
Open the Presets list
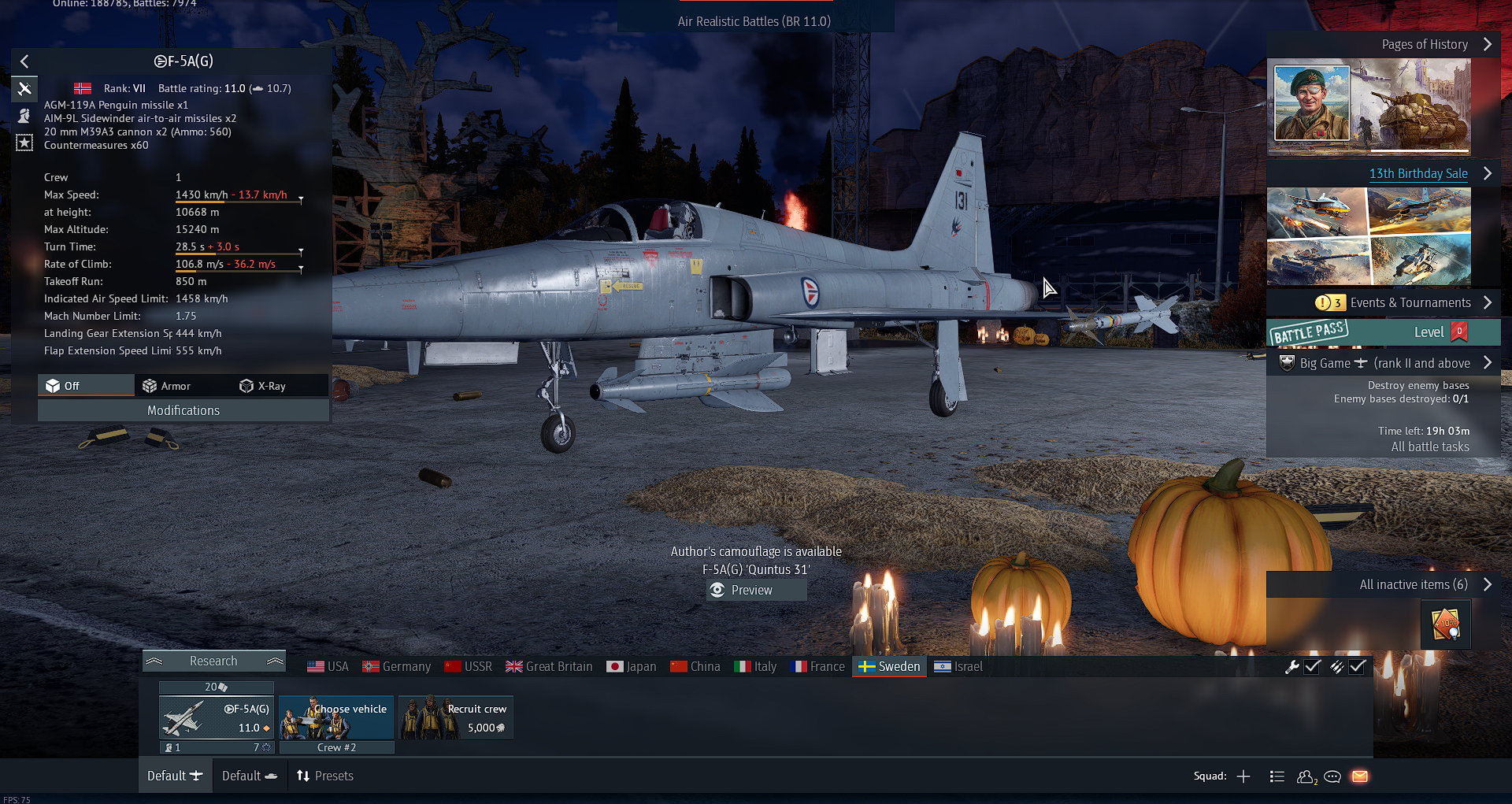pyautogui.click(x=324, y=776)
